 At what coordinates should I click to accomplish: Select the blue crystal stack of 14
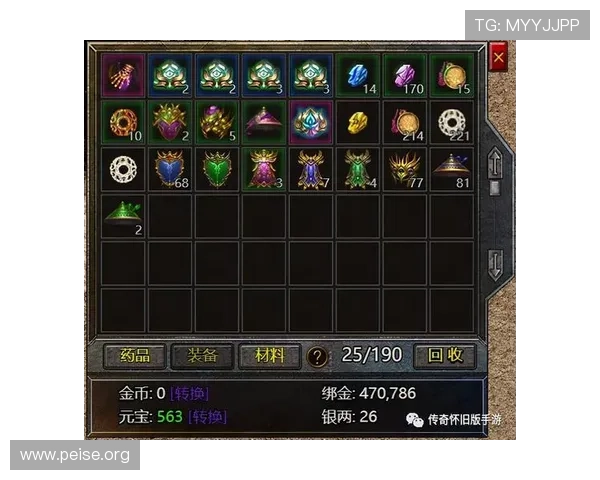point(358,76)
